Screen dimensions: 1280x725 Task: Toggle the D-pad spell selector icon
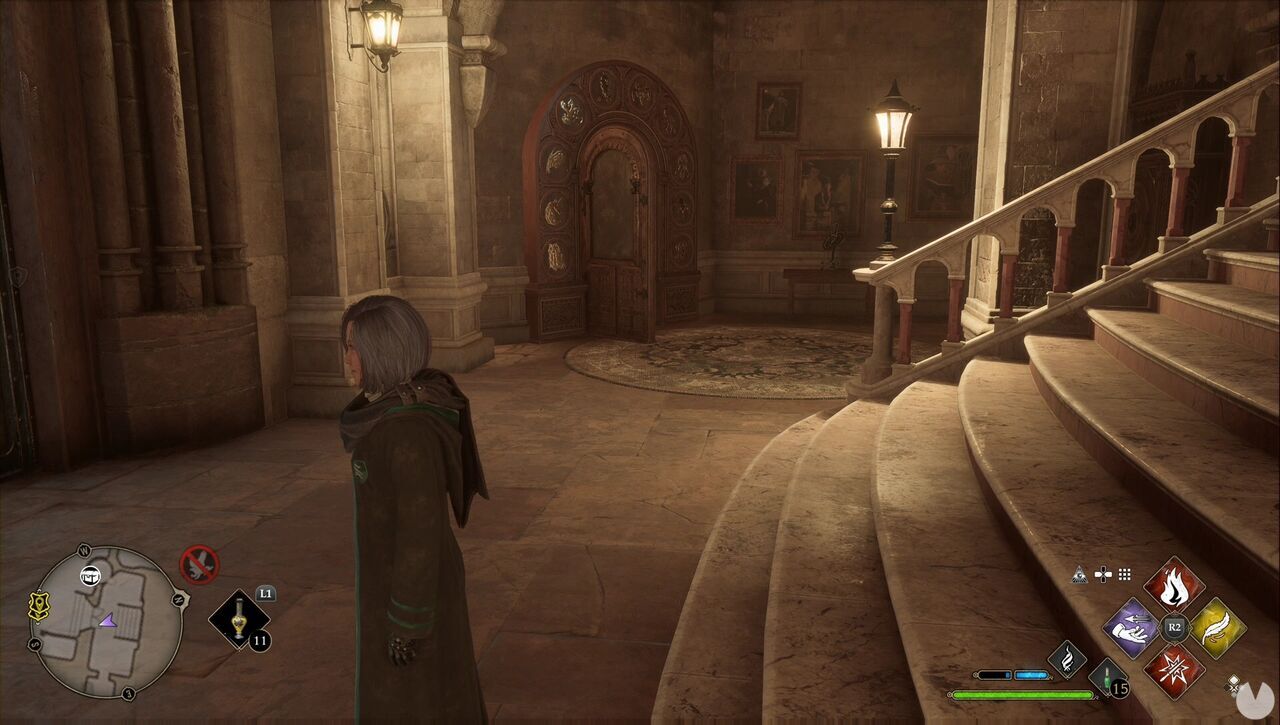tap(1103, 574)
